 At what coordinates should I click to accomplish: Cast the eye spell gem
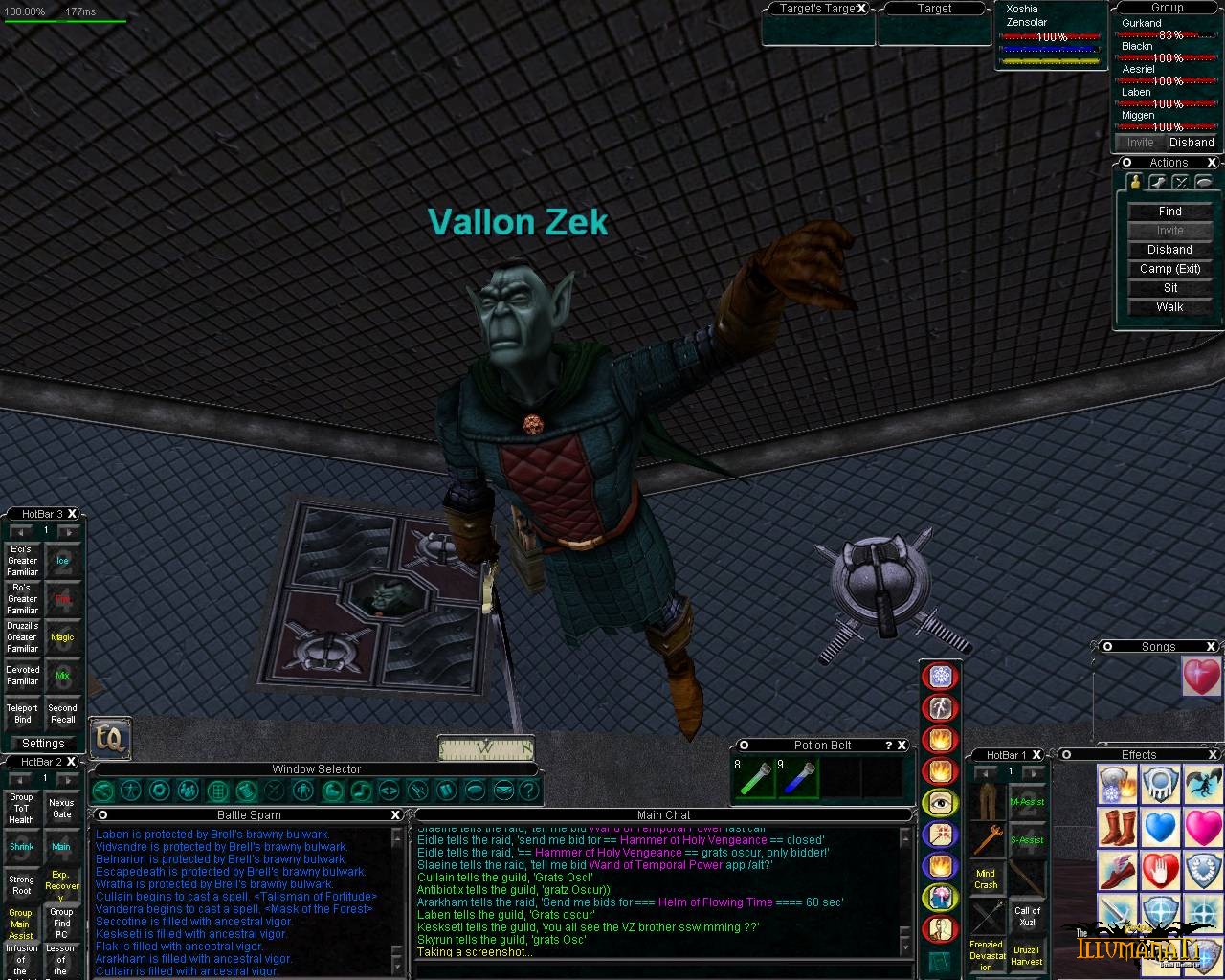[940, 803]
